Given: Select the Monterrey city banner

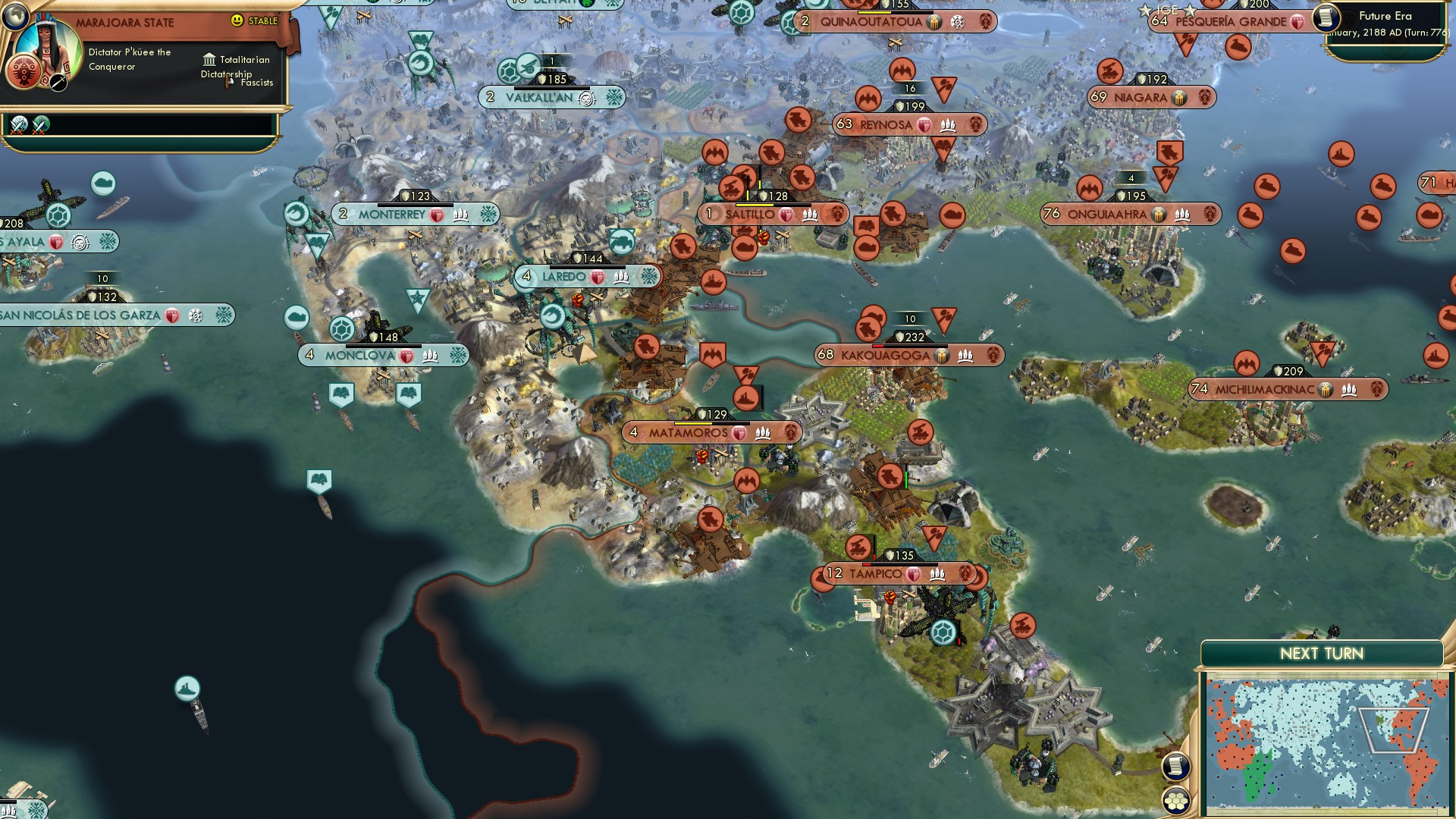Looking at the screenshot, I should (391, 215).
